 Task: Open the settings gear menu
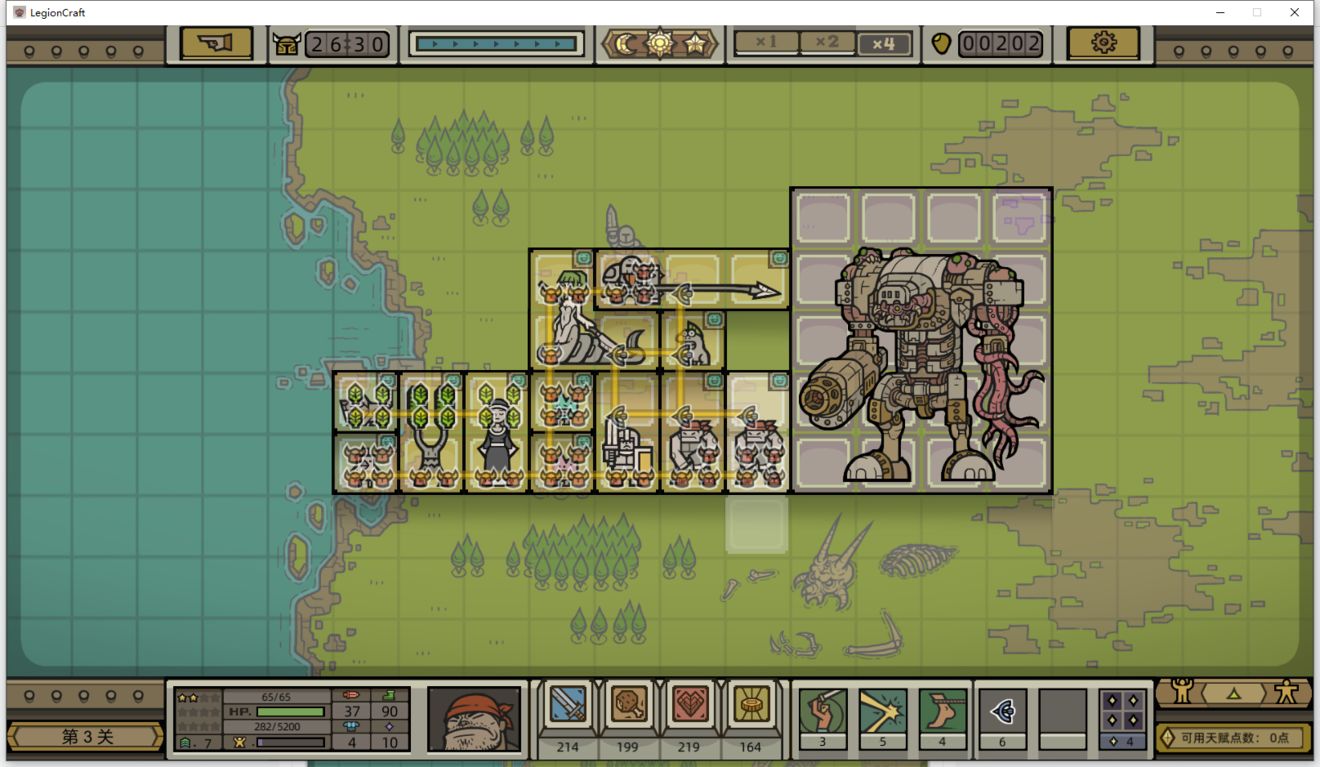coord(1103,43)
